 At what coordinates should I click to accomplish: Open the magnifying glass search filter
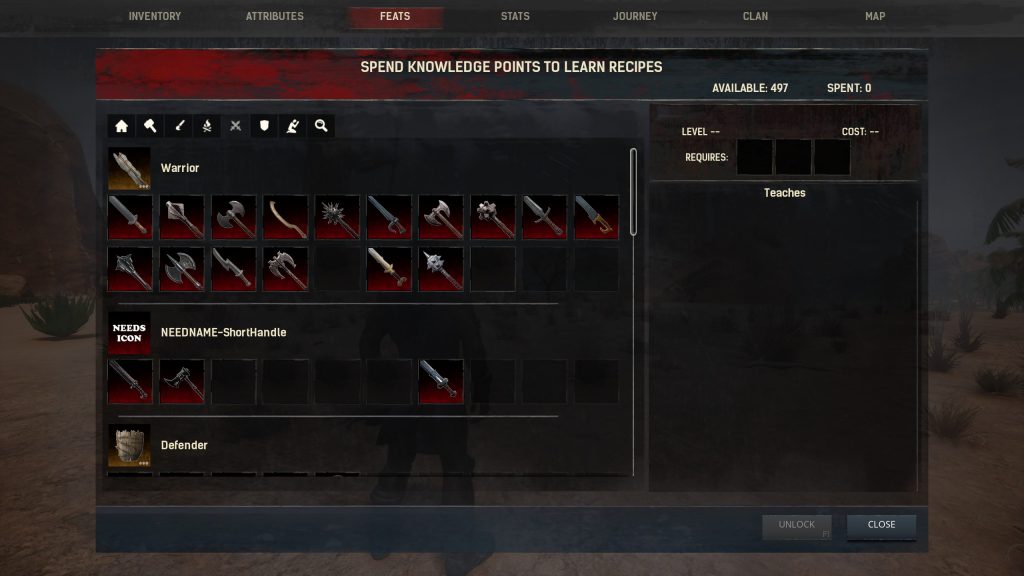click(321, 126)
